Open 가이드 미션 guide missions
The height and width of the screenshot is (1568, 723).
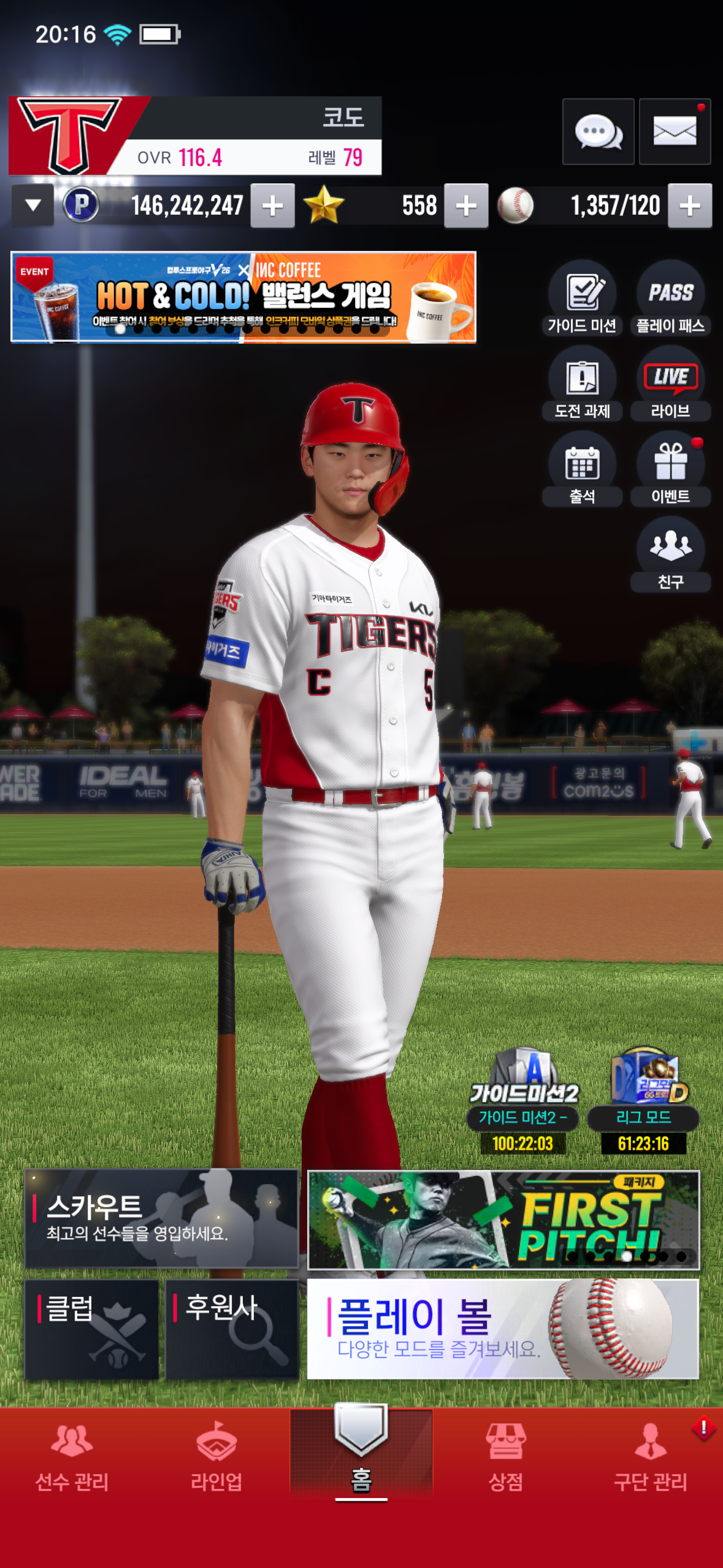coord(582,299)
